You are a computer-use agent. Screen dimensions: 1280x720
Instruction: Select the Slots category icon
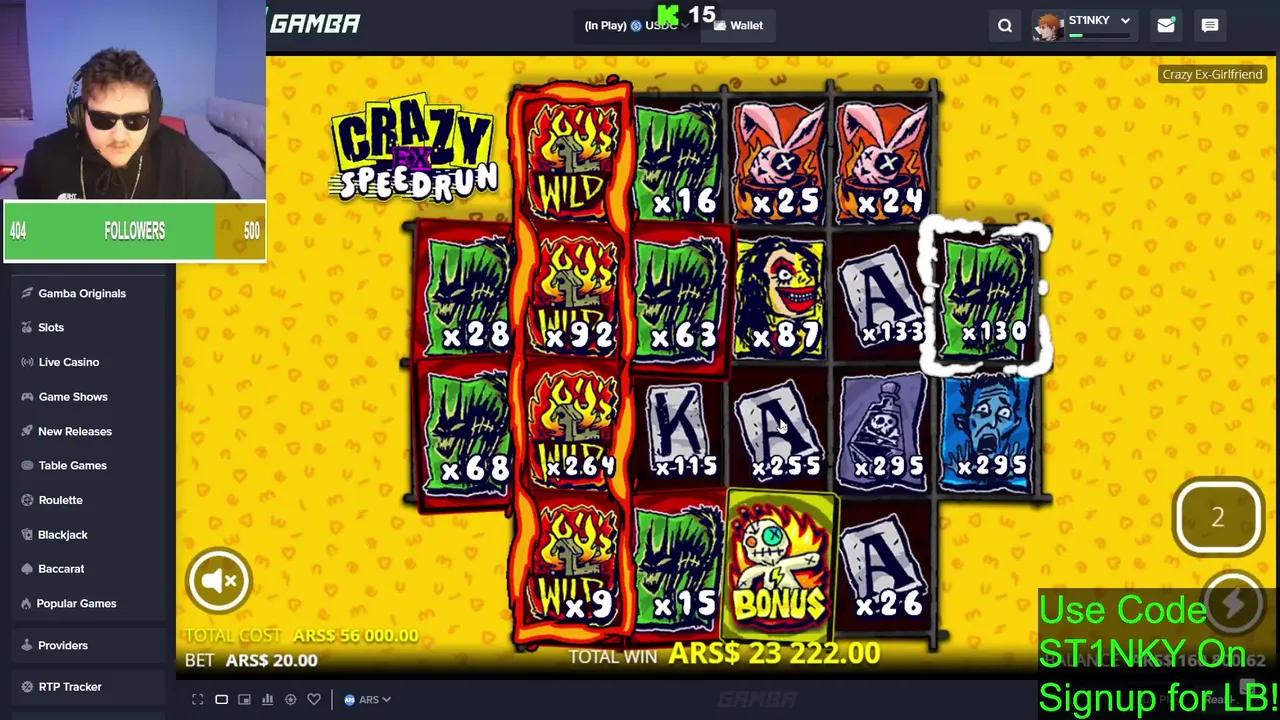(x=28, y=327)
